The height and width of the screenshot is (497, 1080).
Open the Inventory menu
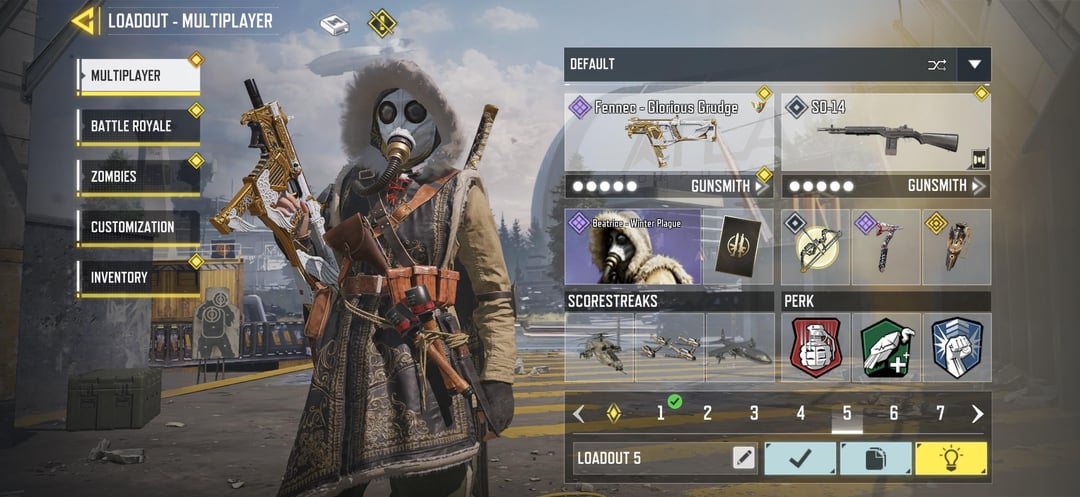(x=138, y=277)
